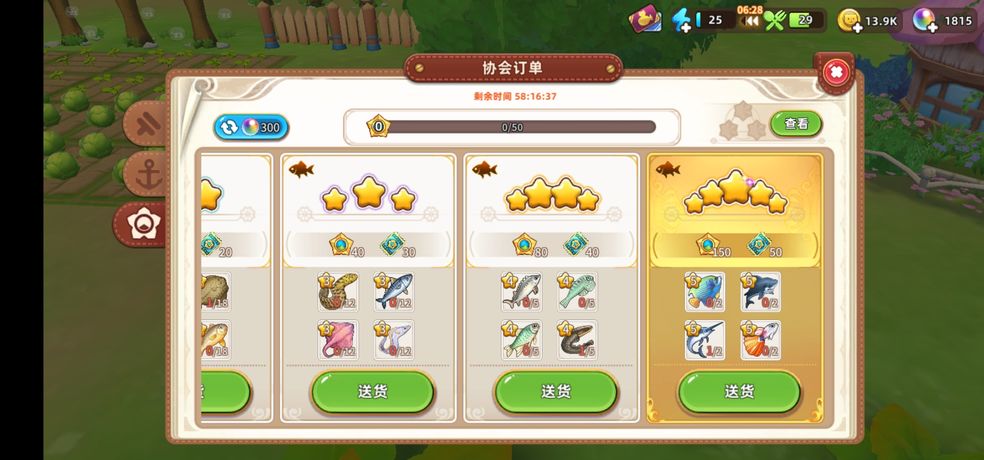Add blue lightning energy
Screen dimensions: 984x460
click(x=682, y=19)
